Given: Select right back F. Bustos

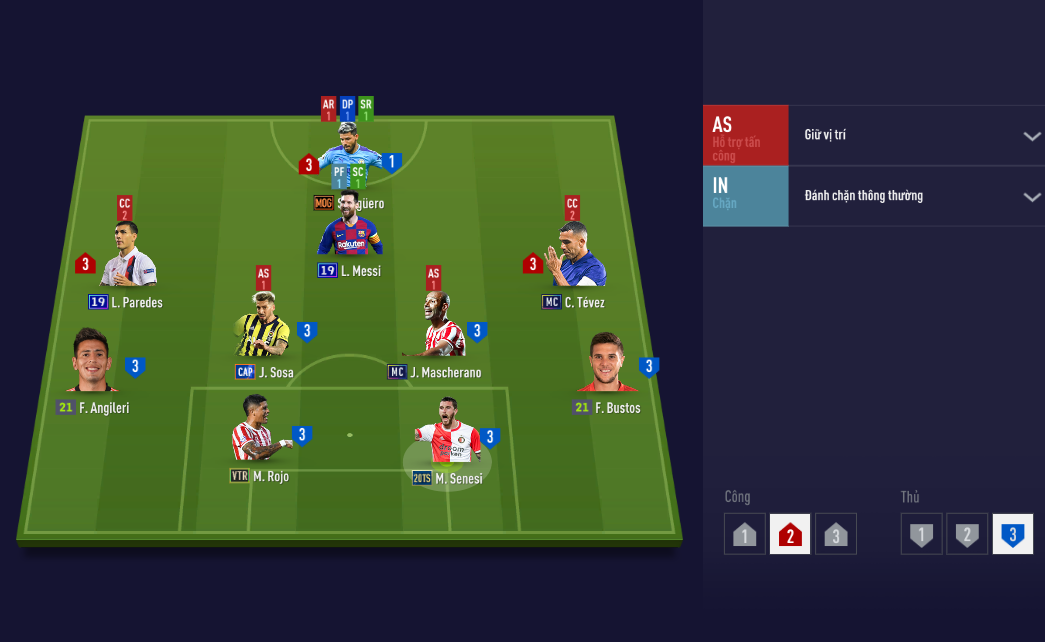Looking at the screenshot, I should tap(608, 365).
